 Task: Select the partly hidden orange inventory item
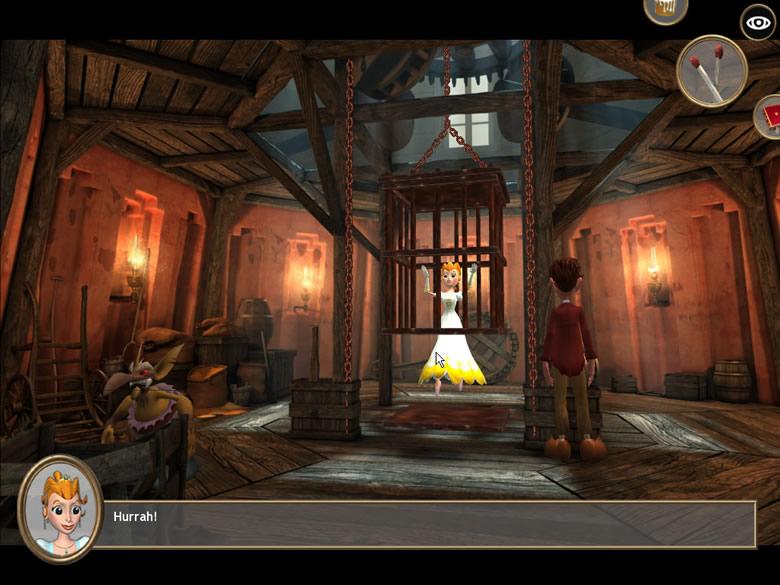665,9
